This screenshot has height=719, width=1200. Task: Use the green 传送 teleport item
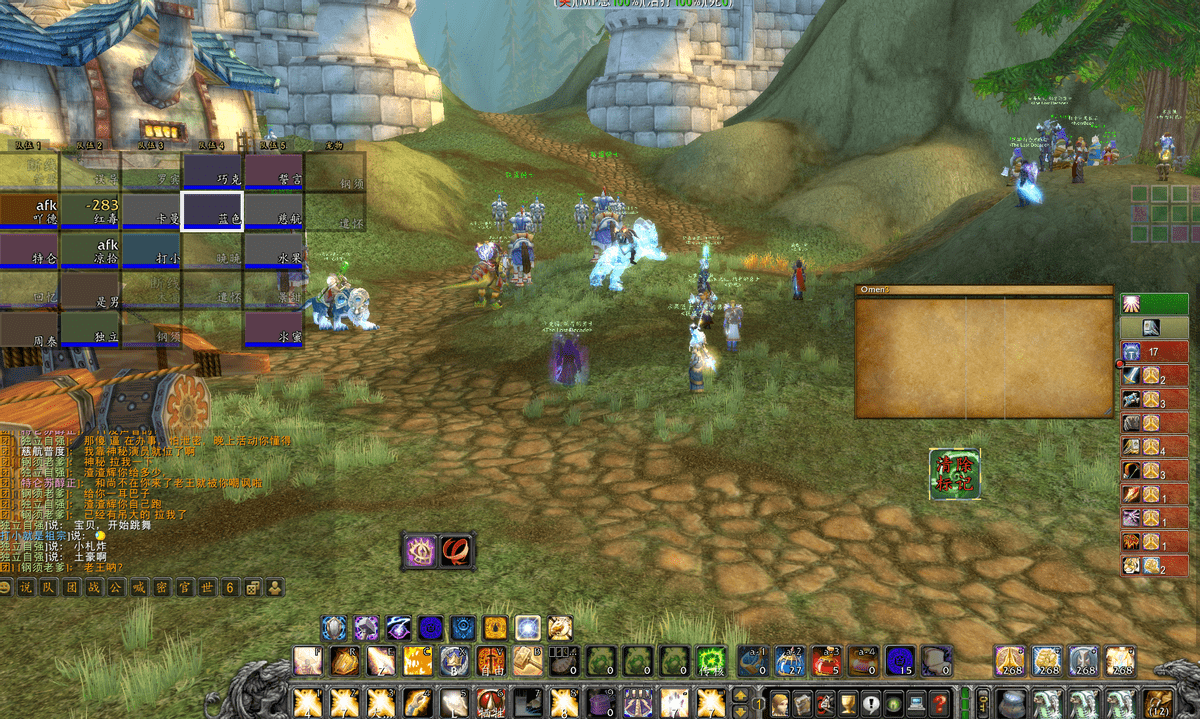pos(710,660)
